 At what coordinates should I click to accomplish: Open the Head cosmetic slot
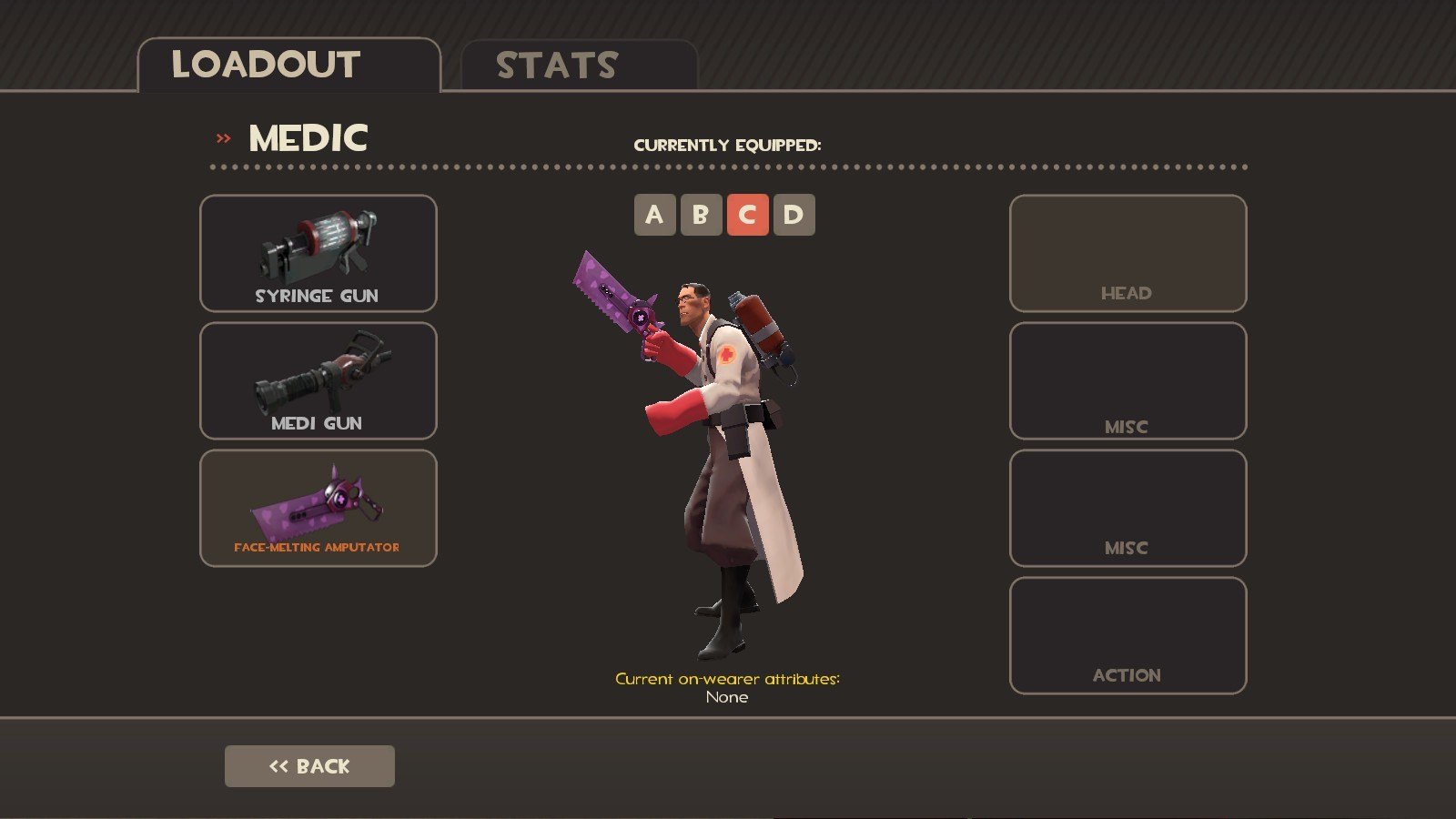[1127, 253]
